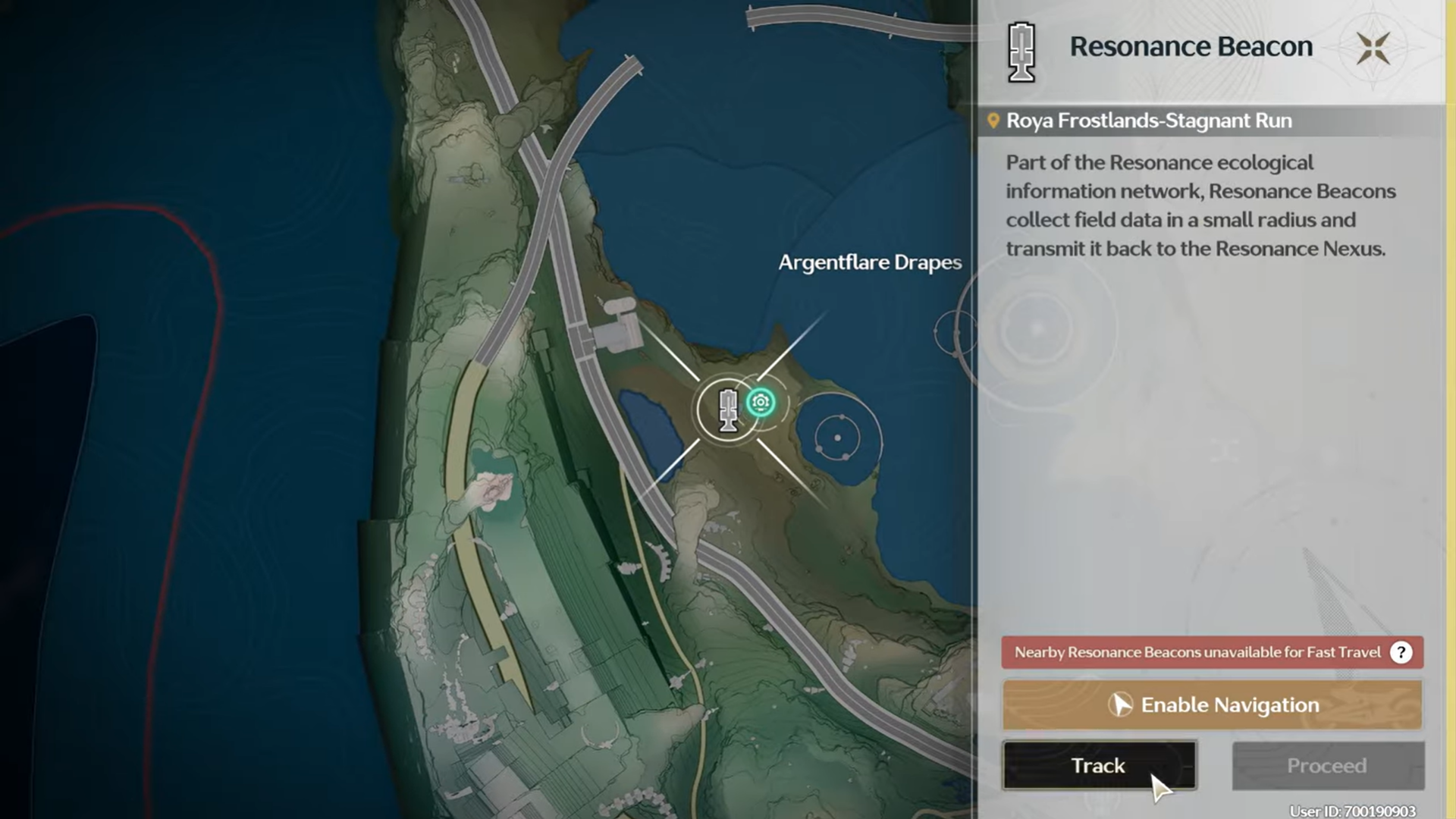The image size is (1456, 819).
Task: Close the Resonance Beacon info panel
Action: tap(1373, 48)
